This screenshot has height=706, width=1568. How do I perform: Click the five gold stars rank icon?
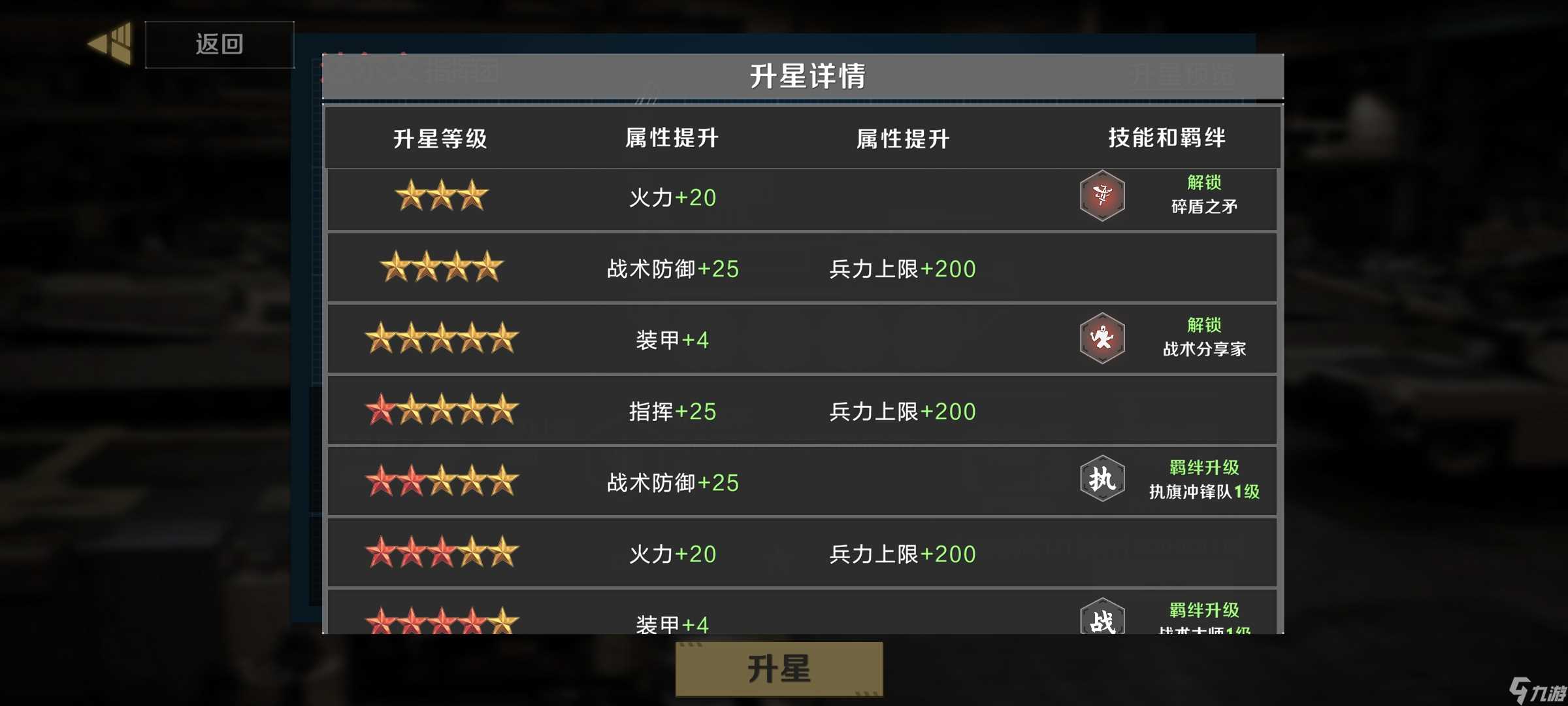tap(441, 338)
